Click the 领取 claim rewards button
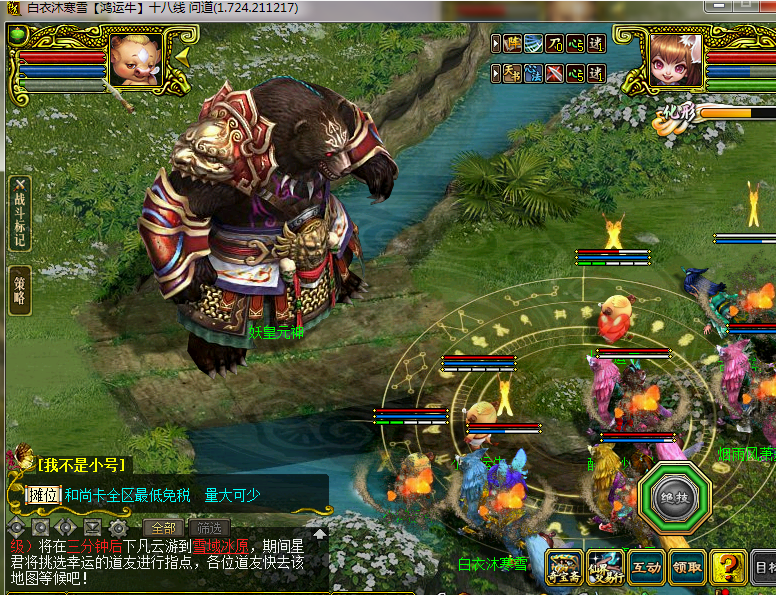 pos(686,569)
